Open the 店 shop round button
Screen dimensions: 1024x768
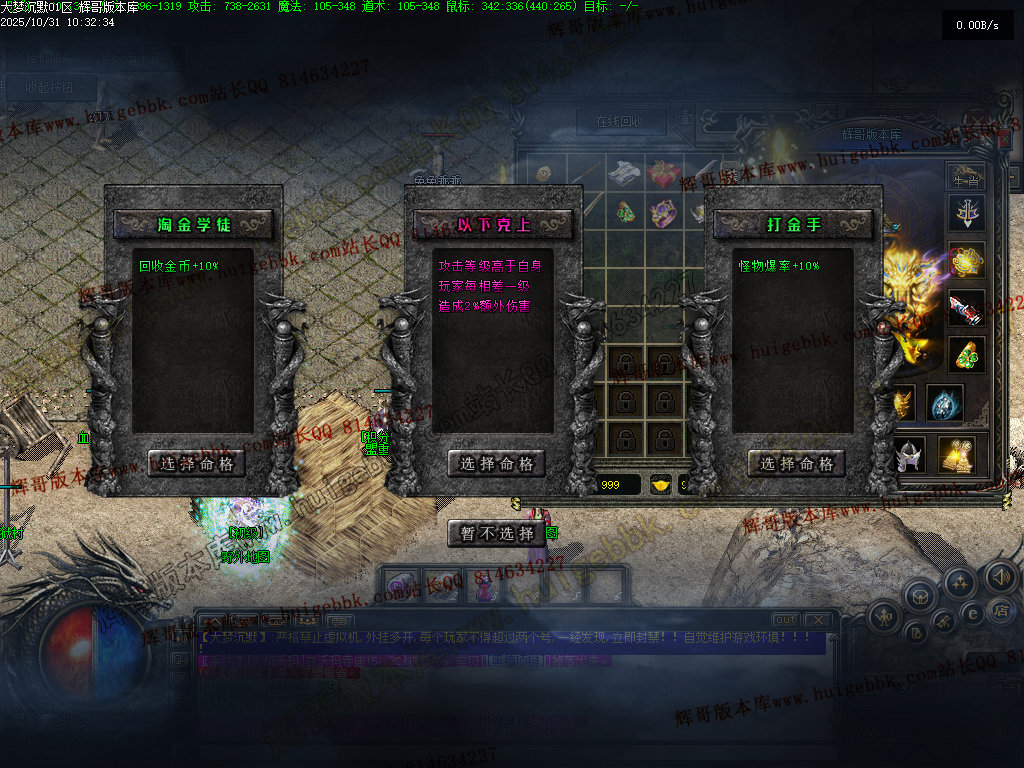[1002, 609]
